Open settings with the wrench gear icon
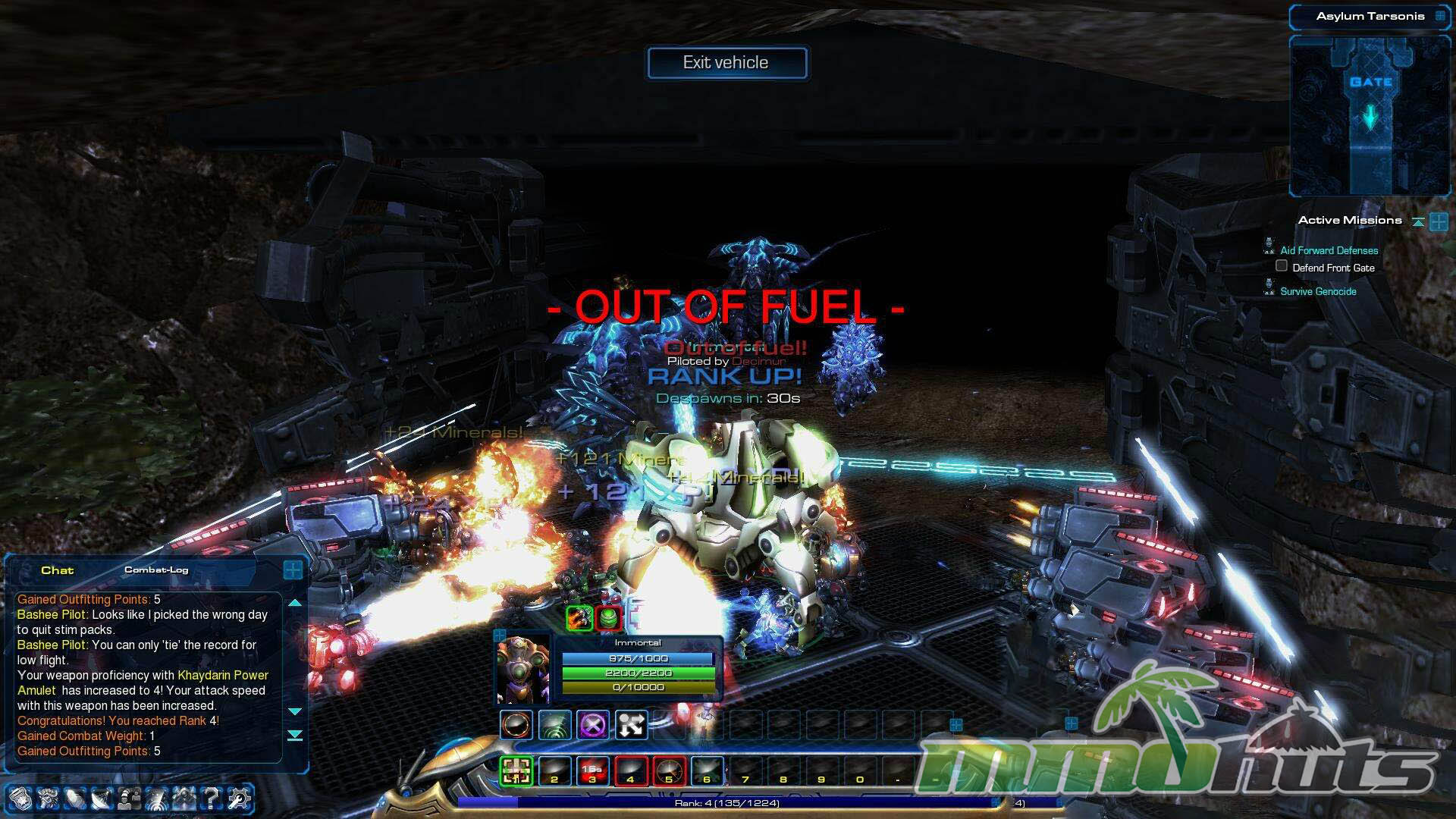Screen dimensions: 1456x819 239,798
